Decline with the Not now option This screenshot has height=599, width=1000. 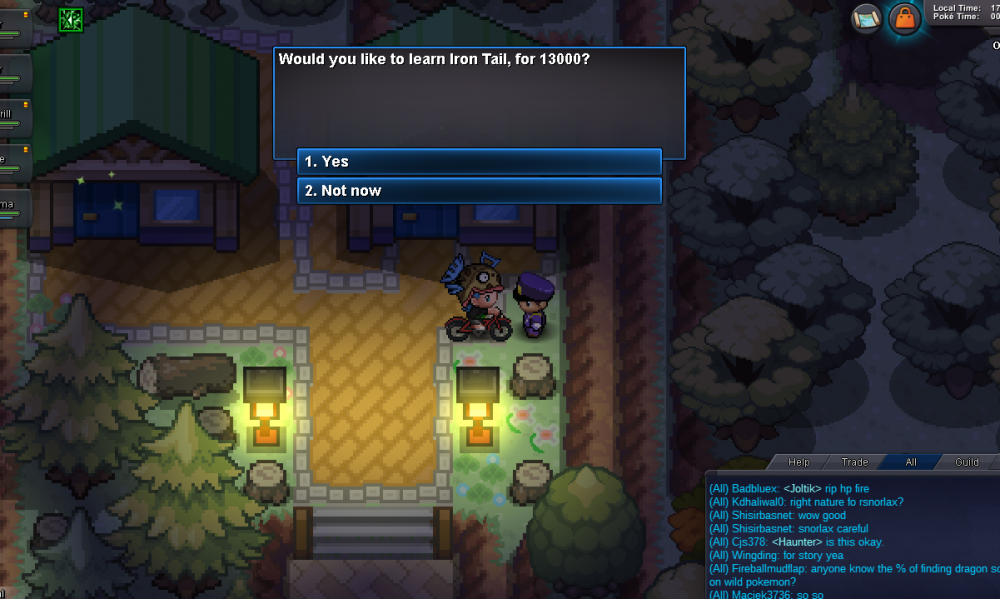(x=479, y=191)
